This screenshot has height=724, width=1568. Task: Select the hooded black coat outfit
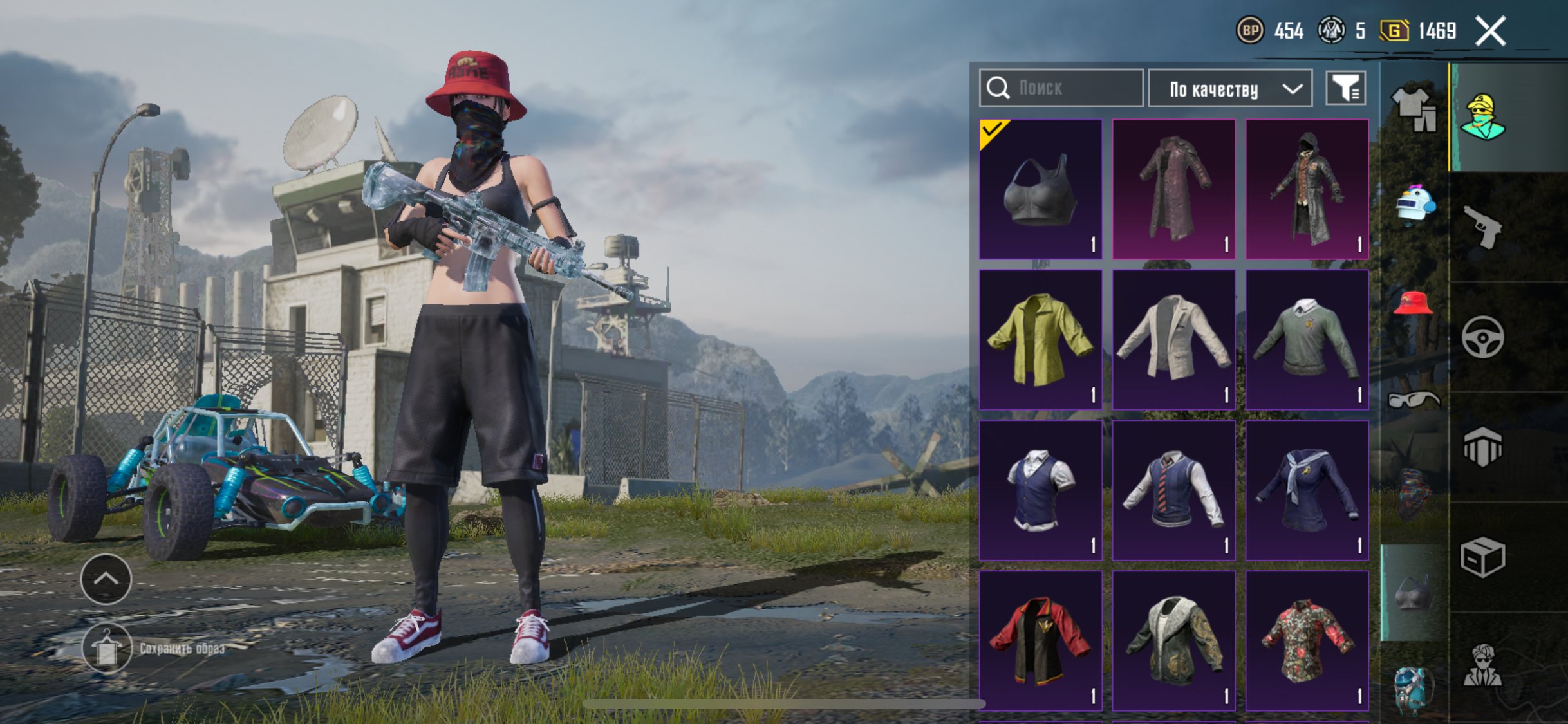(x=1307, y=189)
